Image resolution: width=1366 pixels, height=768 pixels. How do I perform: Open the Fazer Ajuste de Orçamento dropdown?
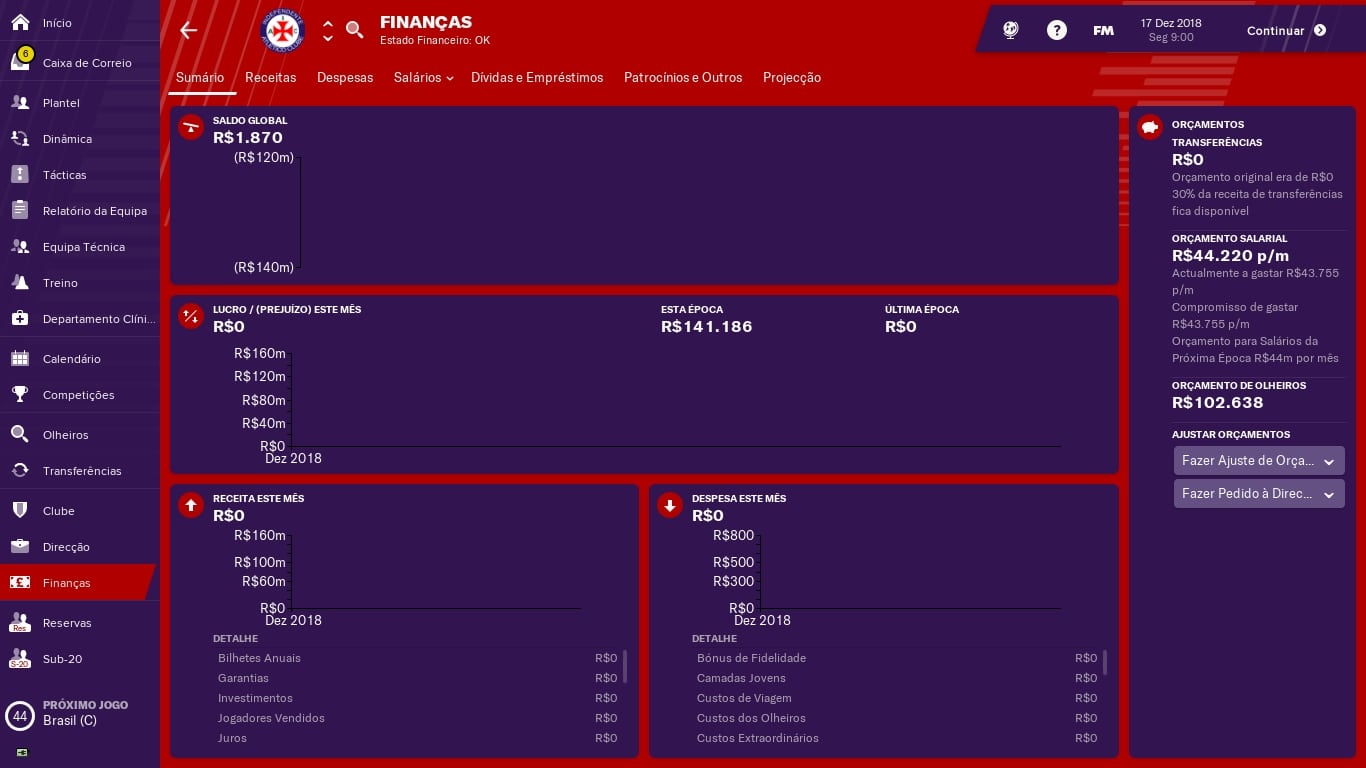(1259, 461)
